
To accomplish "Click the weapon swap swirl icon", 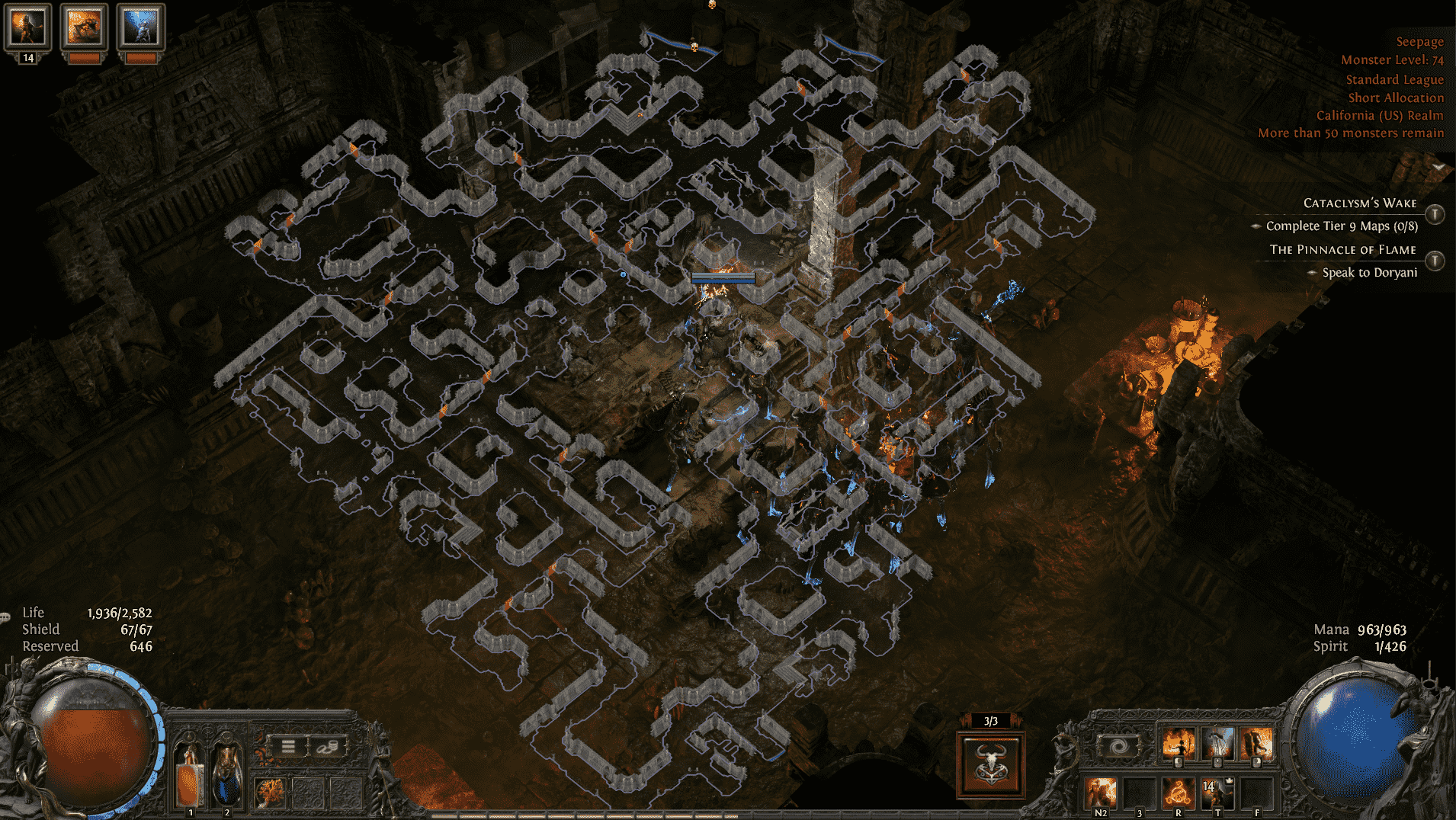I will [1118, 745].
